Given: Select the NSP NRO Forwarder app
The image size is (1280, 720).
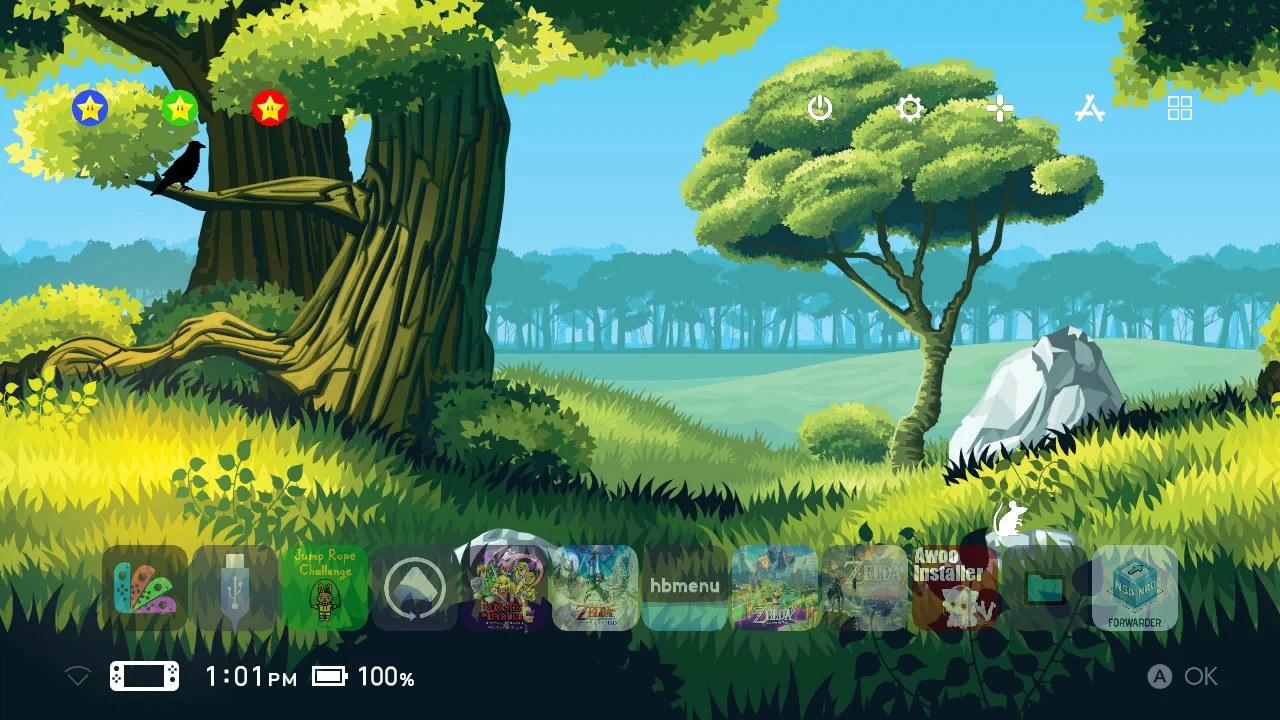Looking at the screenshot, I should click(1136, 587).
